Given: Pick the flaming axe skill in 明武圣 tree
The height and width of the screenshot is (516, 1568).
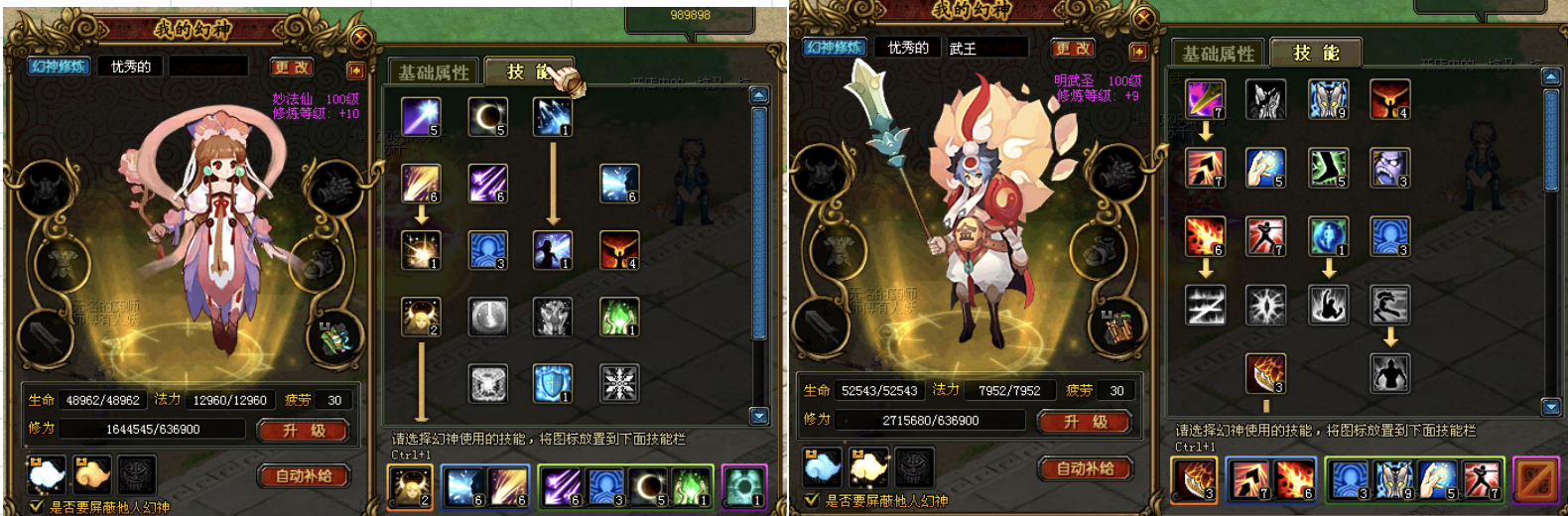Looking at the screenshot, I should point(1265,373).
